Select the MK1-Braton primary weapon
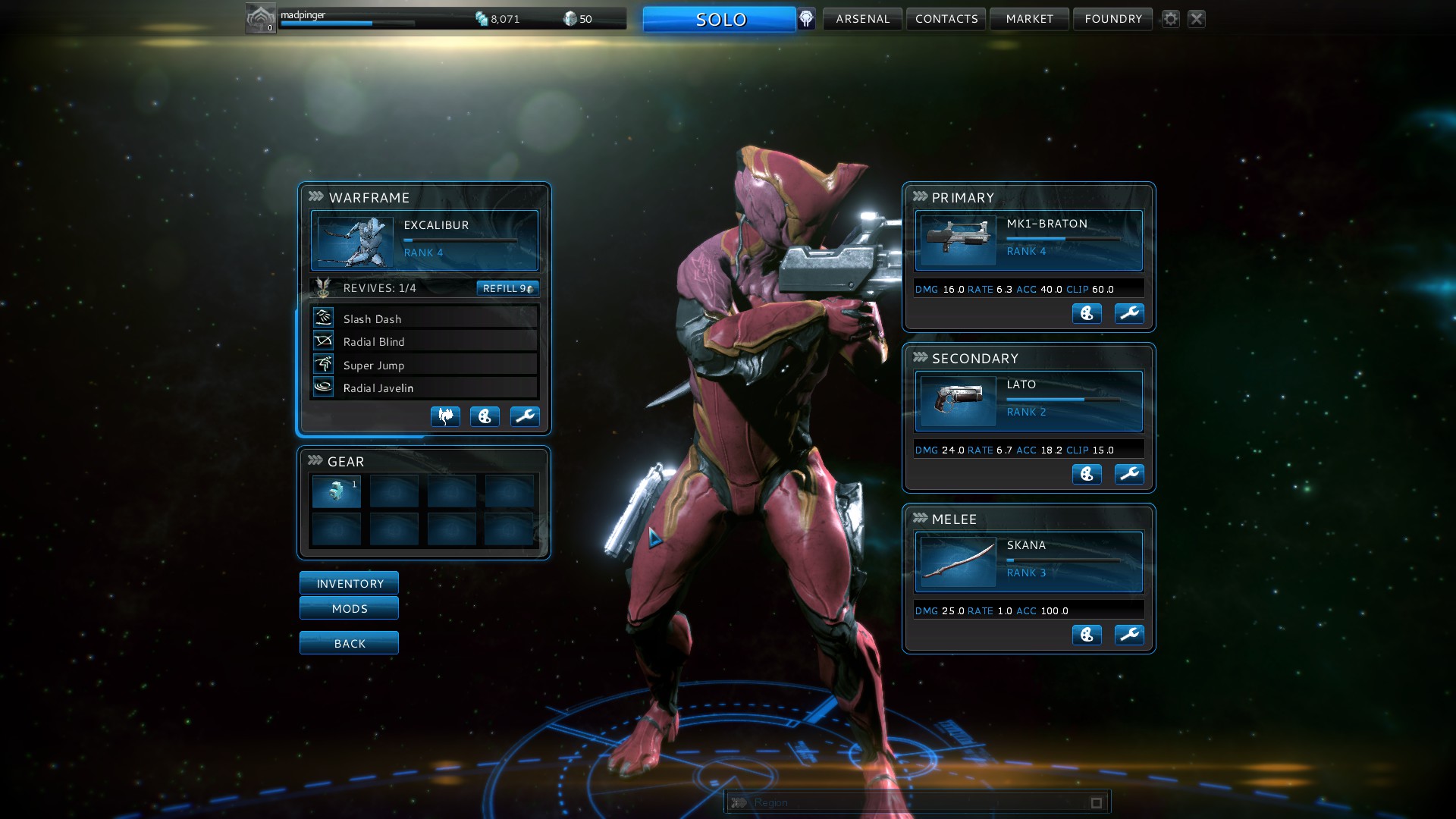Viewport: 1456px width, 819px height. [1028, 240]
